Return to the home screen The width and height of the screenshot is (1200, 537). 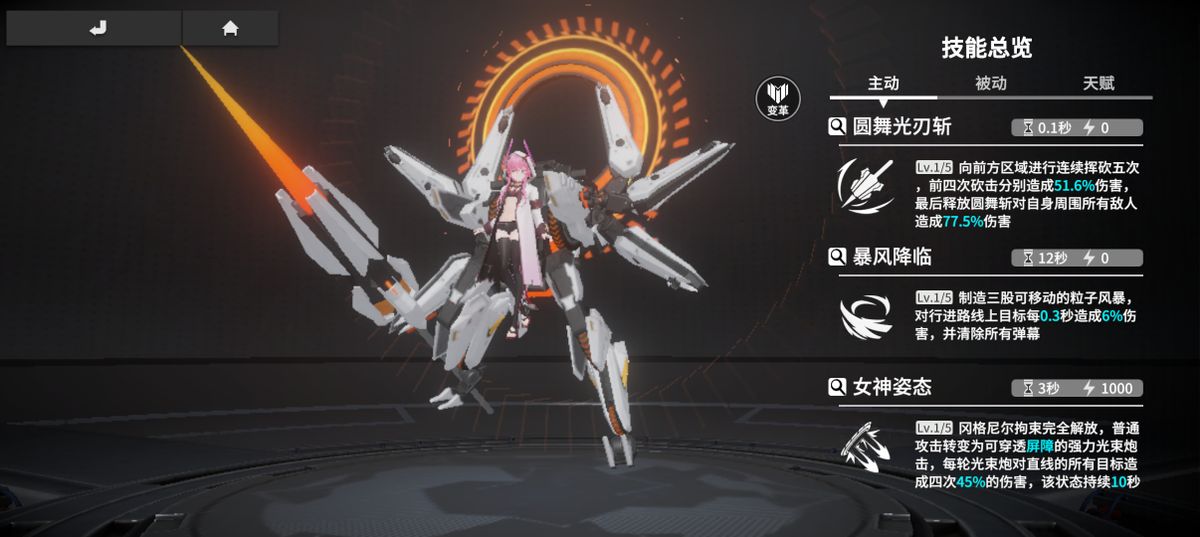[x=230, y=28]
